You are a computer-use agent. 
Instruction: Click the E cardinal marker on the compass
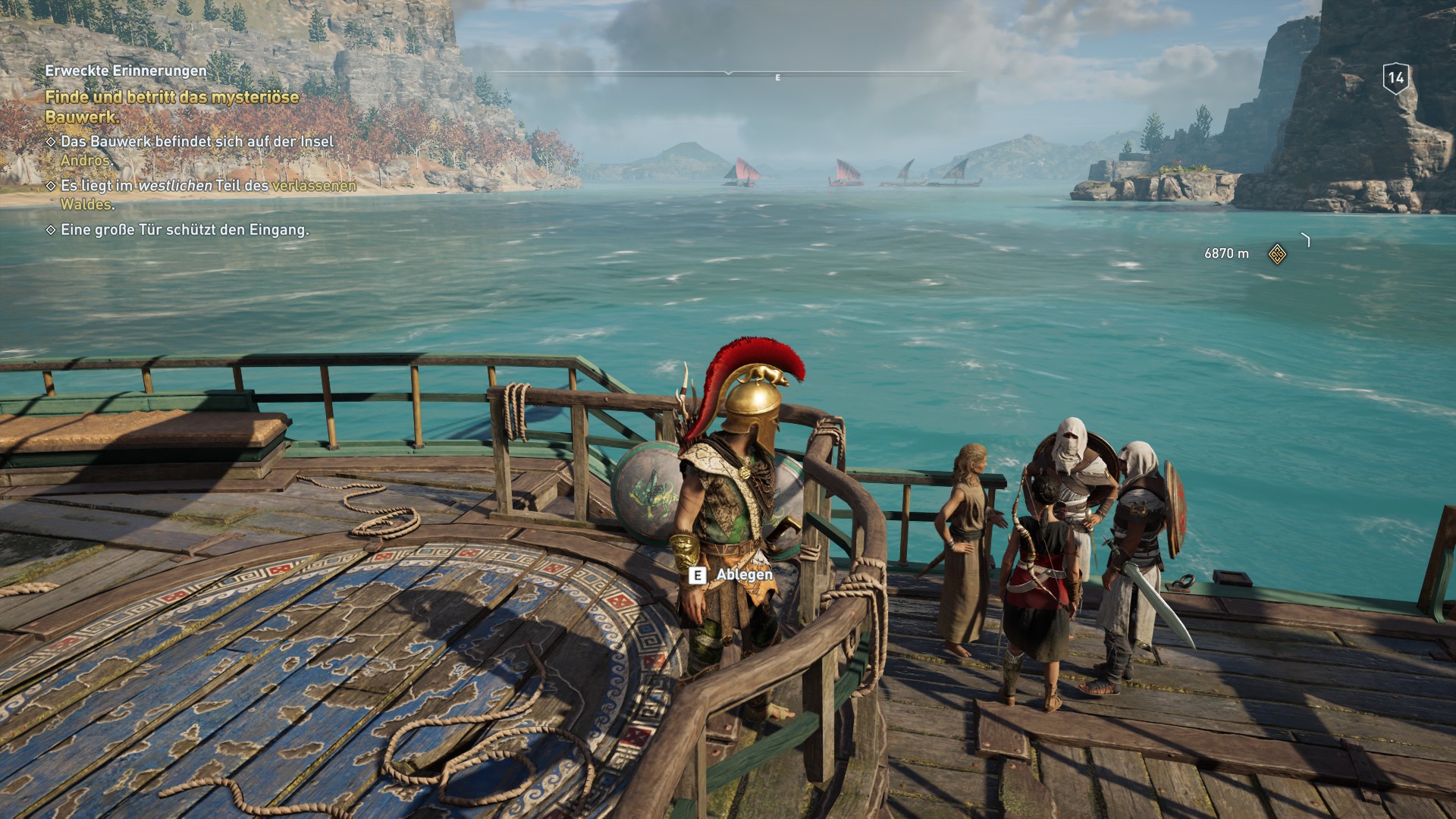pos(777,77)
